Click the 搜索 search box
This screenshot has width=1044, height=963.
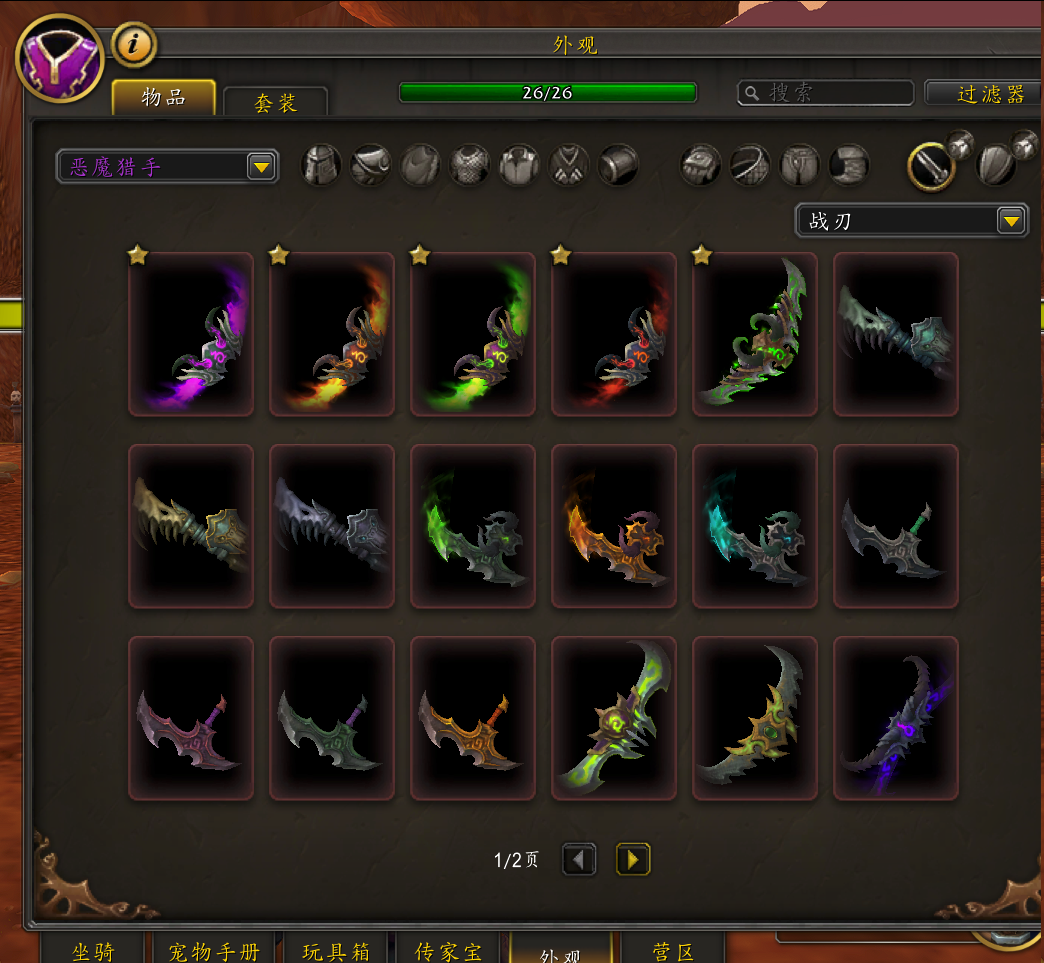[x=826, y=93]
